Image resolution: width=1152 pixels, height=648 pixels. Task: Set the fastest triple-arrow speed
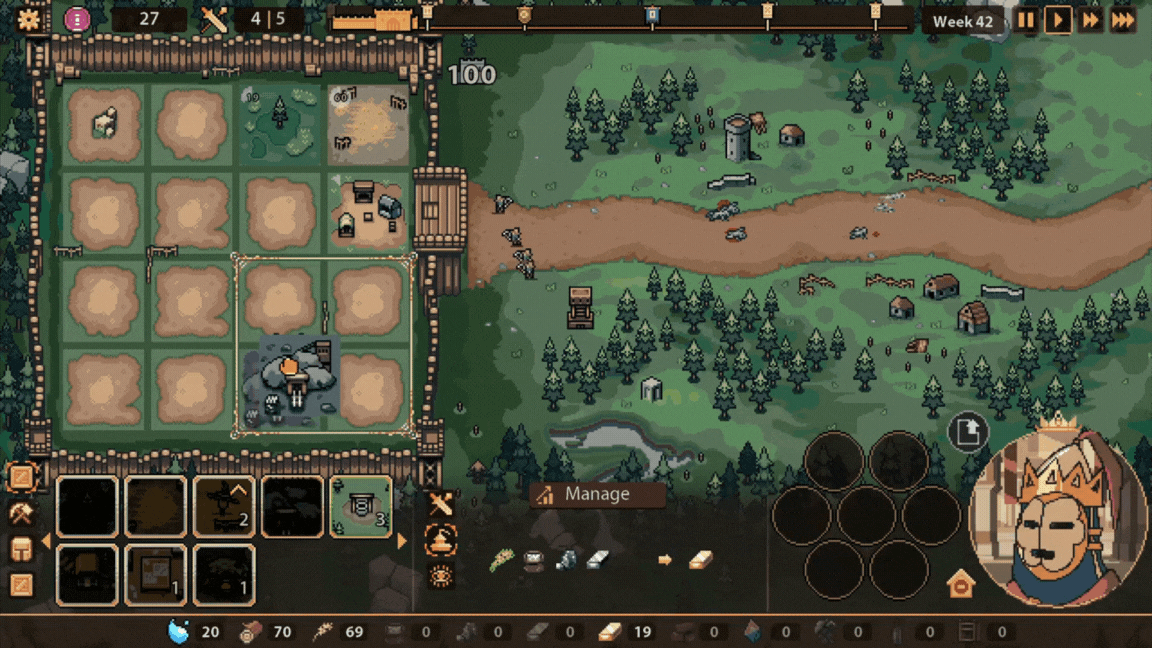[1124, 20]
